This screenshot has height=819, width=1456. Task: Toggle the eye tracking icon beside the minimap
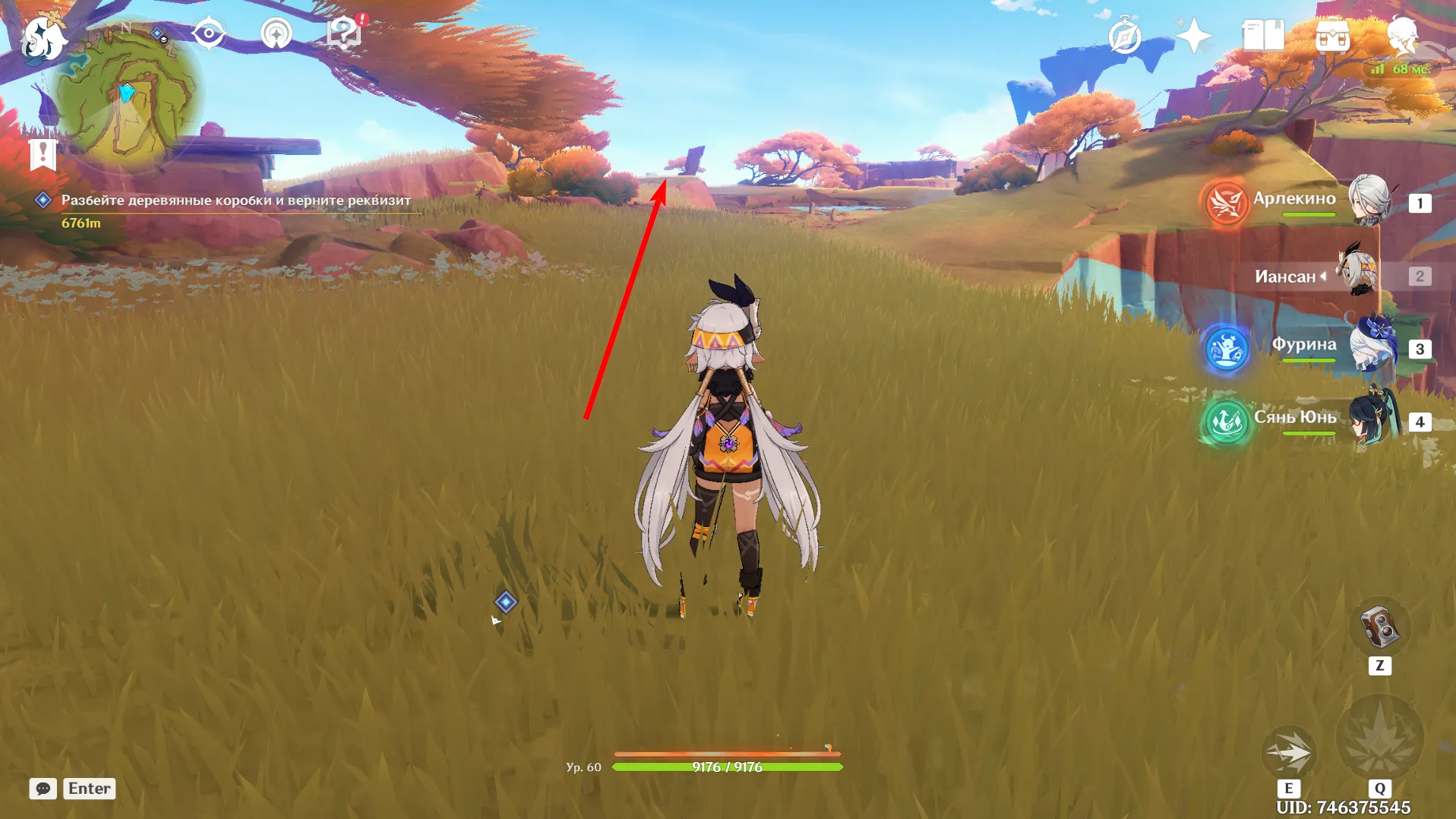[x=209, y=32]
